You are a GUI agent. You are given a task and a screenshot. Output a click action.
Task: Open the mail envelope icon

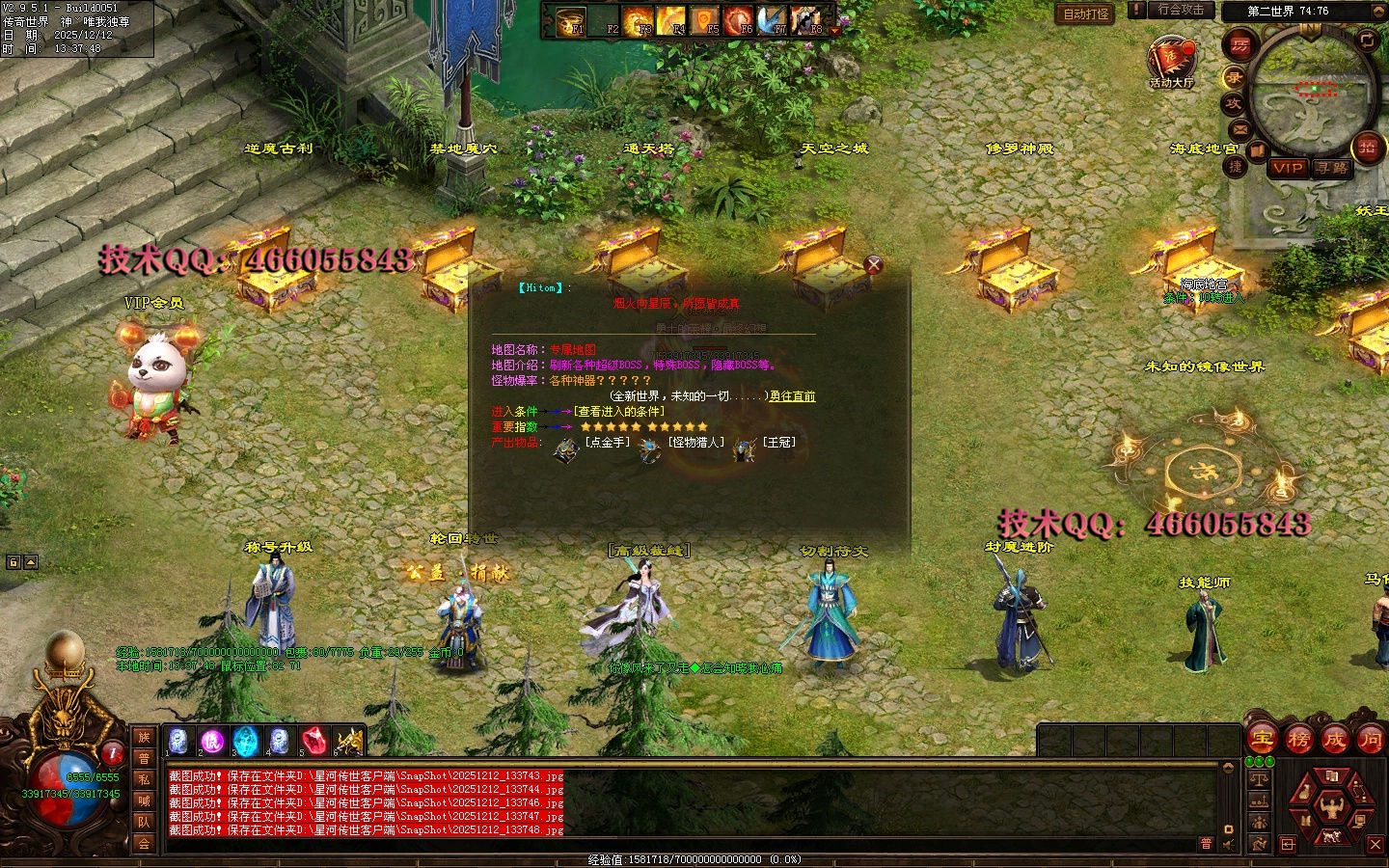coord(1240,129)
